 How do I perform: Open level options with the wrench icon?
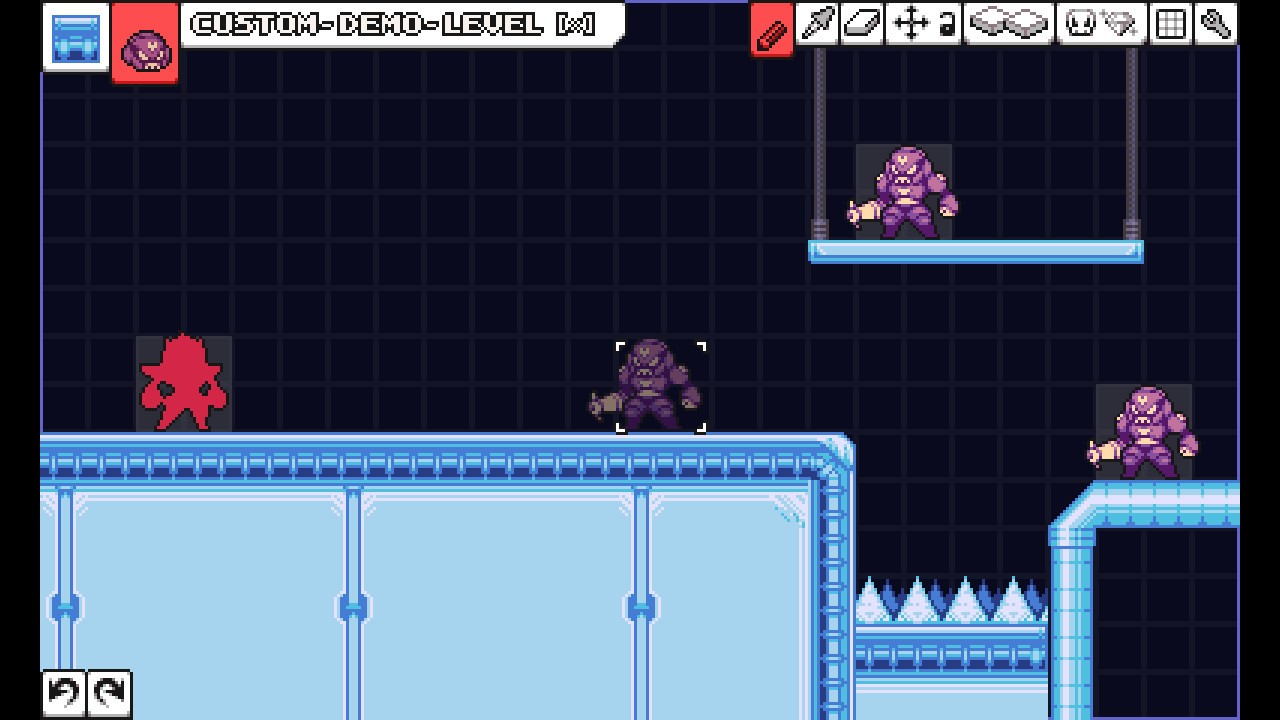1216,24
